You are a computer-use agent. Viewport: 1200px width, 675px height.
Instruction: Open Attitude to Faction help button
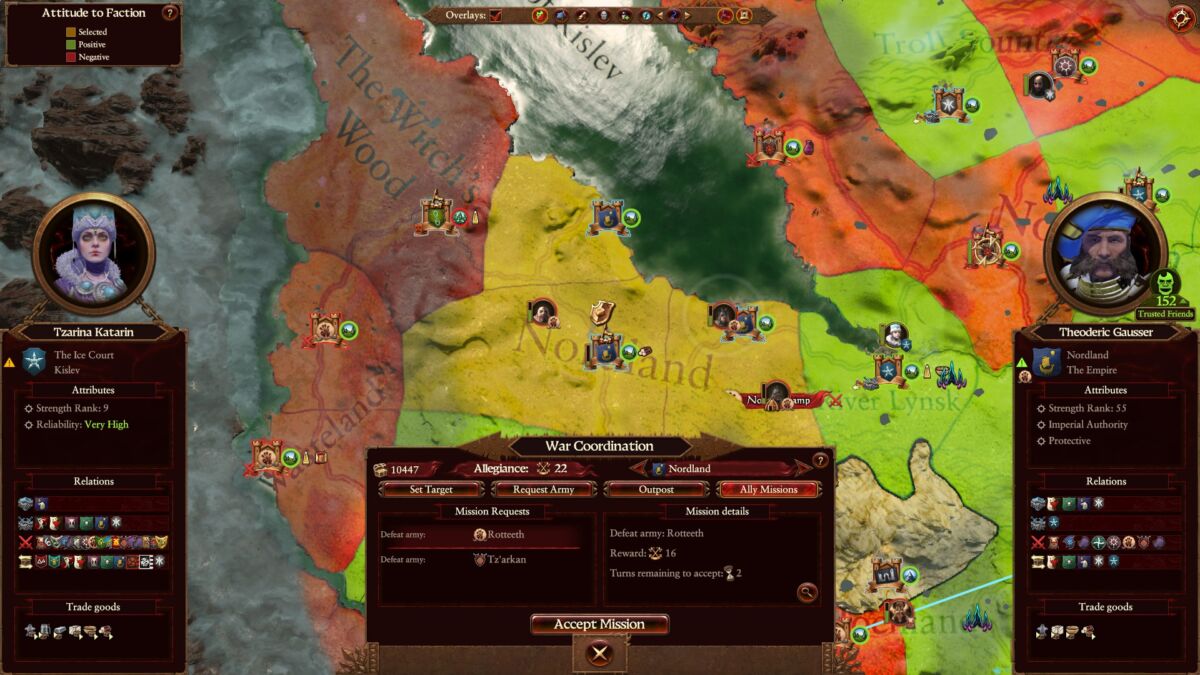169,13
